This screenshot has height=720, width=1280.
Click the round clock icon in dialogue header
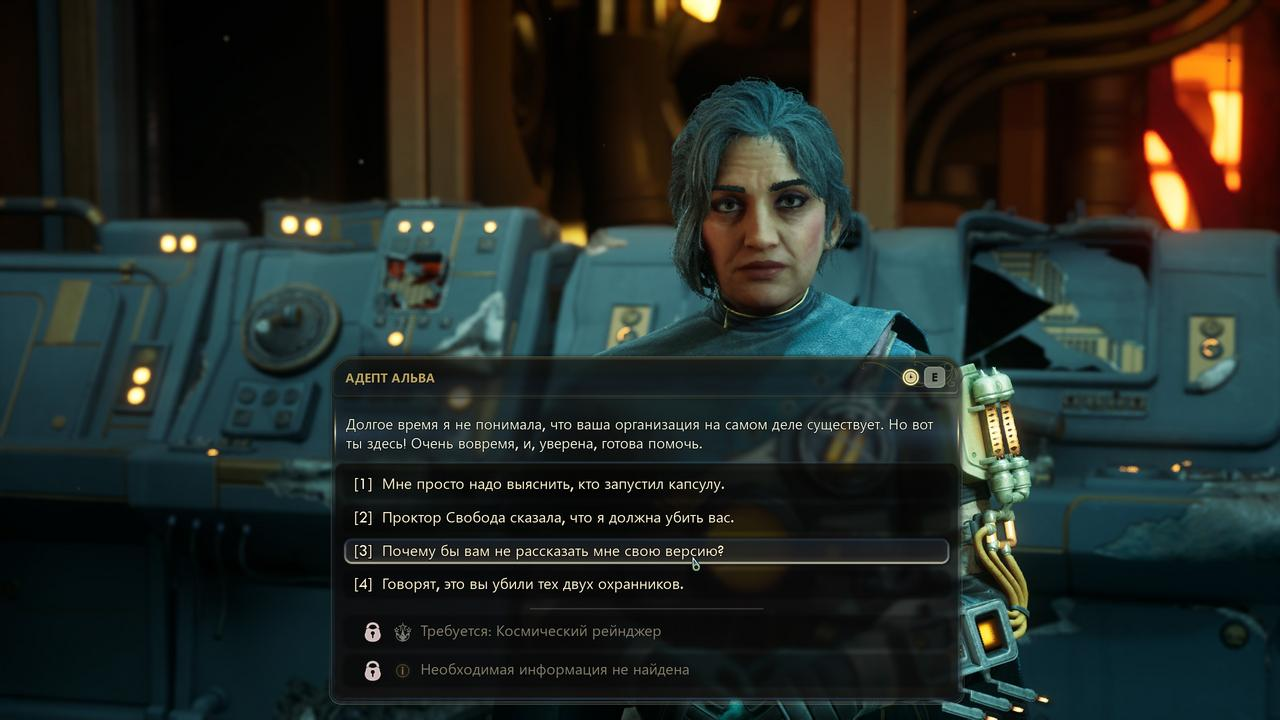click(910, 377)
